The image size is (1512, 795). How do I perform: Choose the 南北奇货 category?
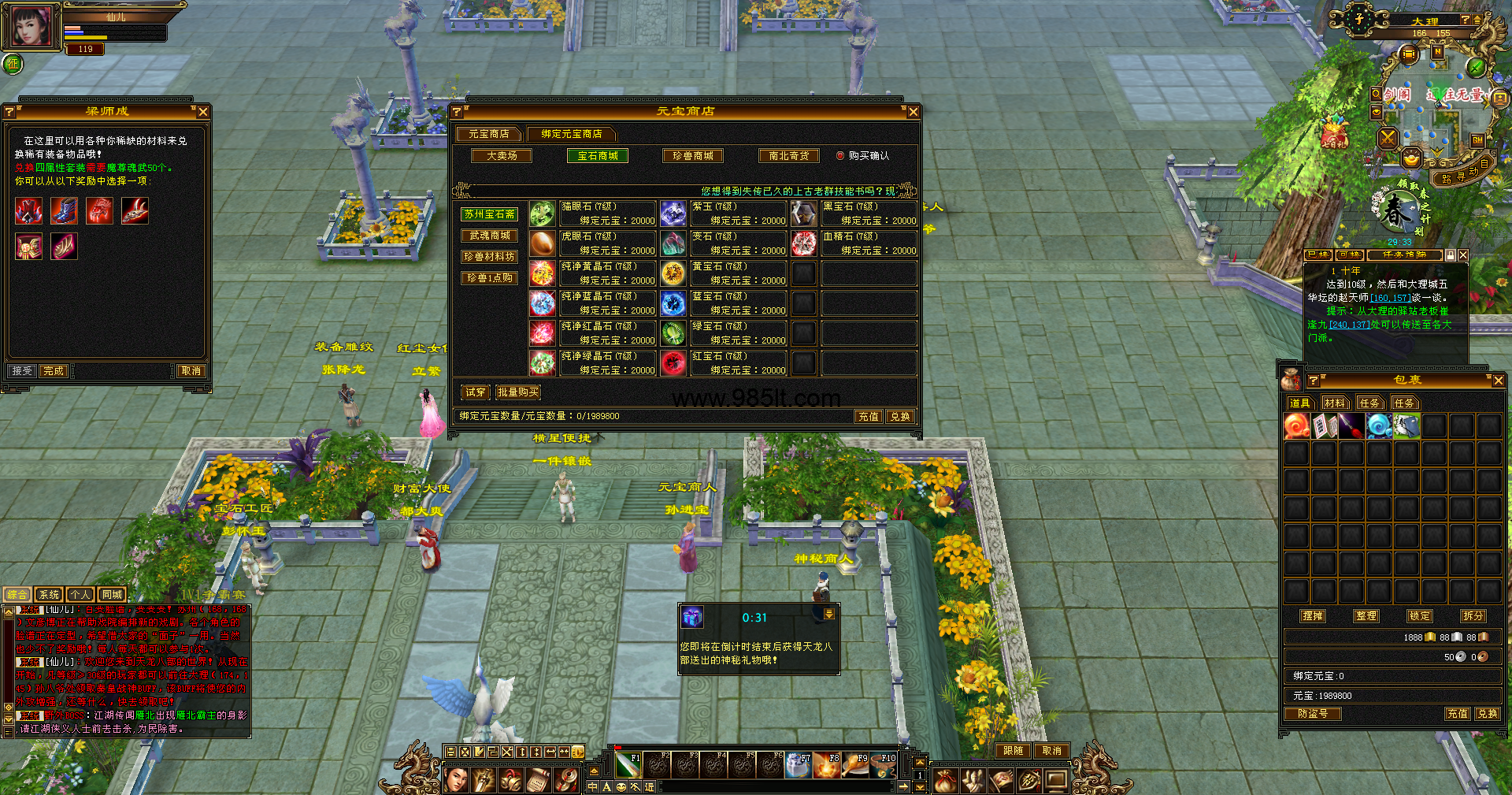pyautogui.click(x=789, y=156)
